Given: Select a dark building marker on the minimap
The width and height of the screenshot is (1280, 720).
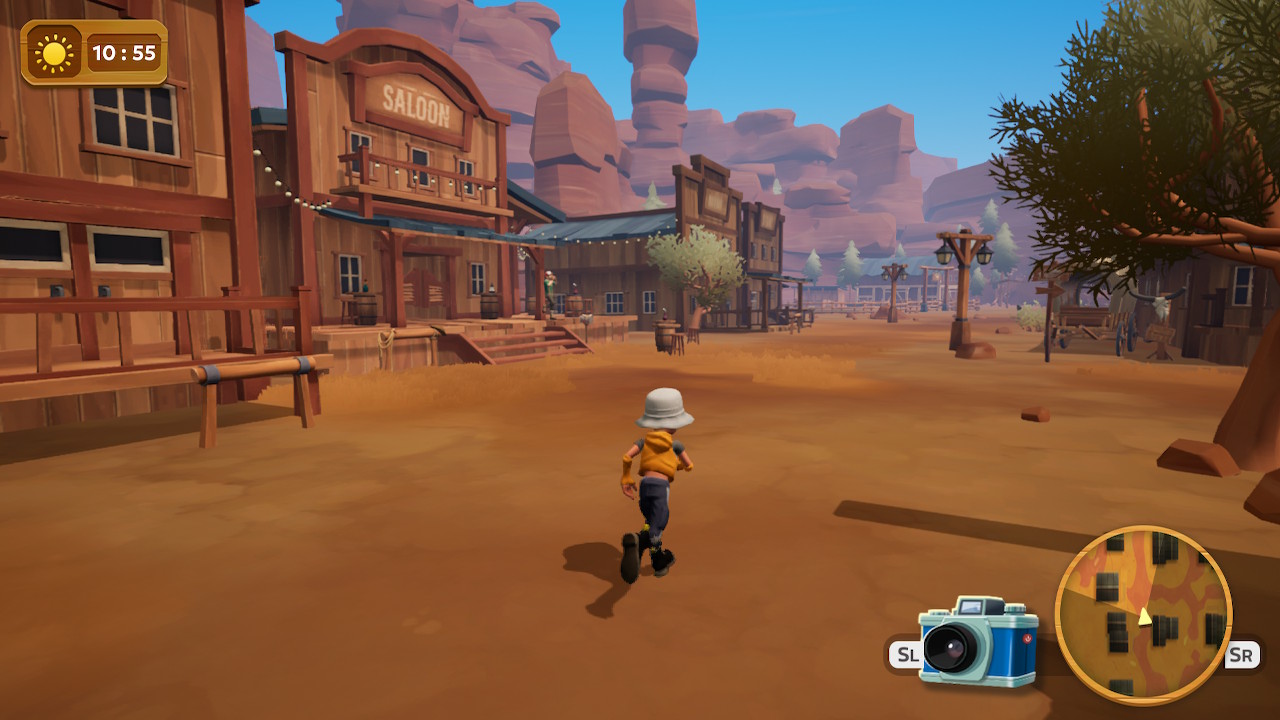Looking at the screenshot, I should [1165, 628].
